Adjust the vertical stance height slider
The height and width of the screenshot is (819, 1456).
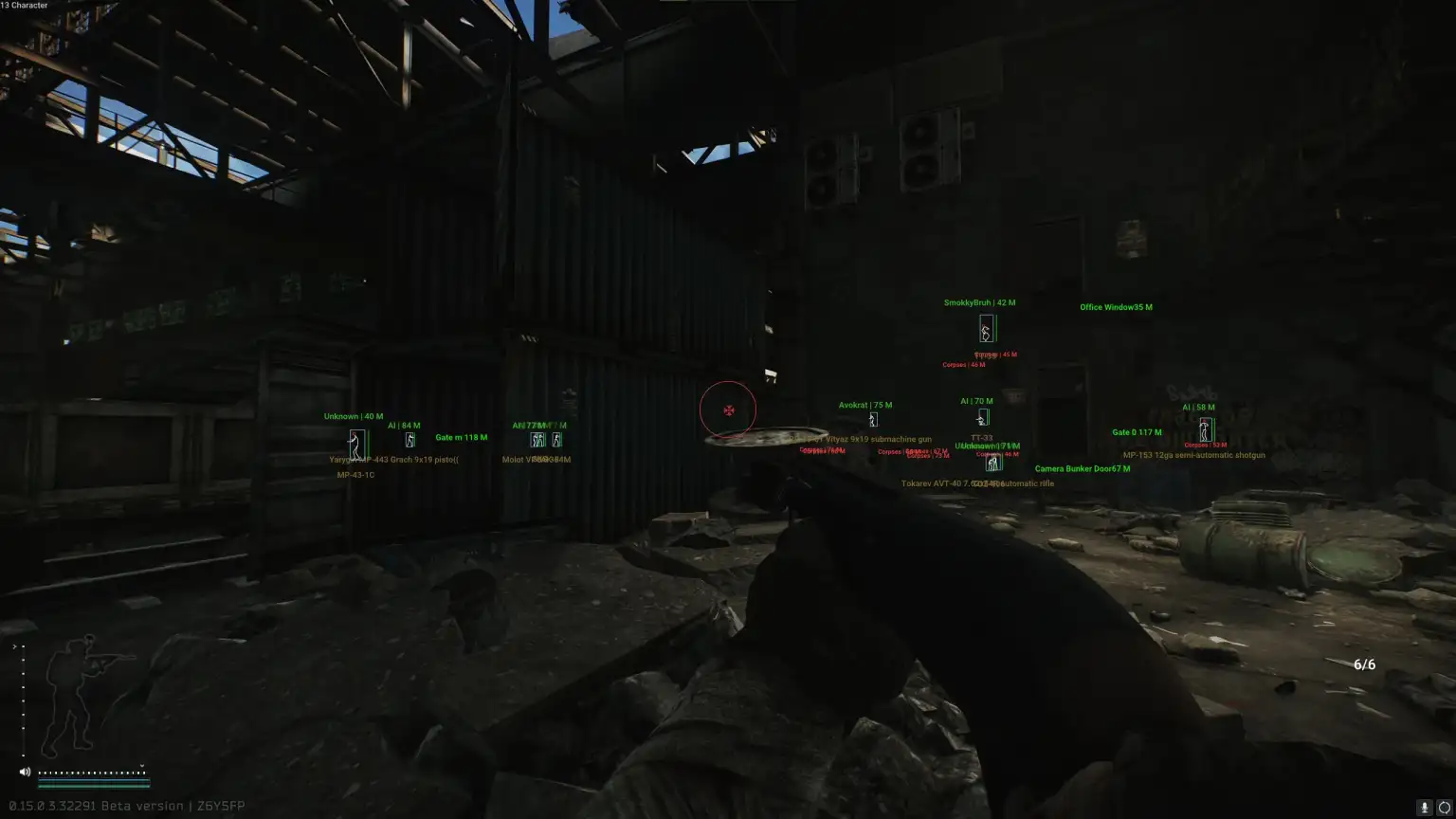(x=23, y=701)
